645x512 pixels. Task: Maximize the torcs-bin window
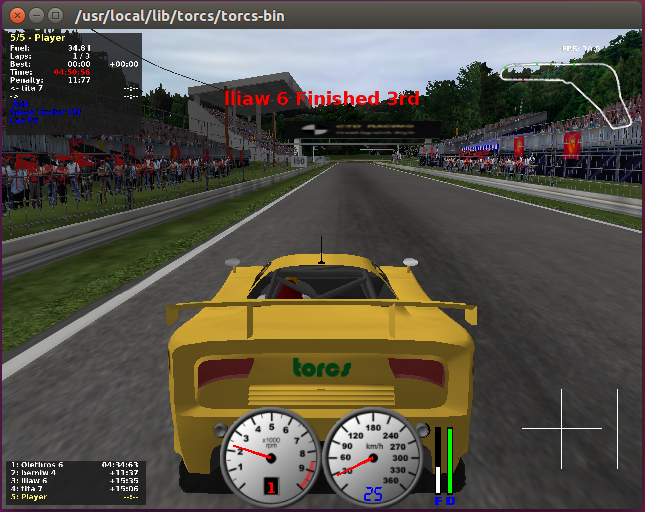[x=55, y=15]
